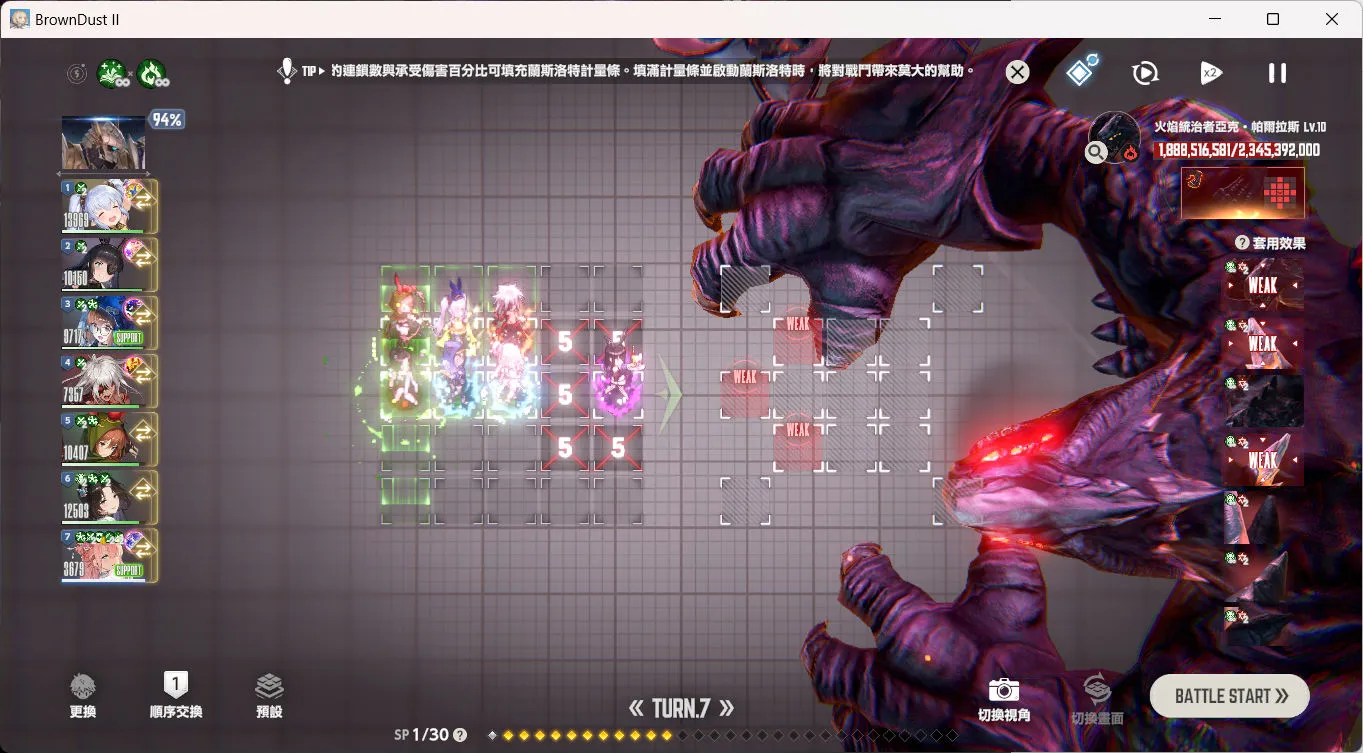1363x753 pixels.
Task: Select the white-haired character in slot 1
Action: coord(109,206)
